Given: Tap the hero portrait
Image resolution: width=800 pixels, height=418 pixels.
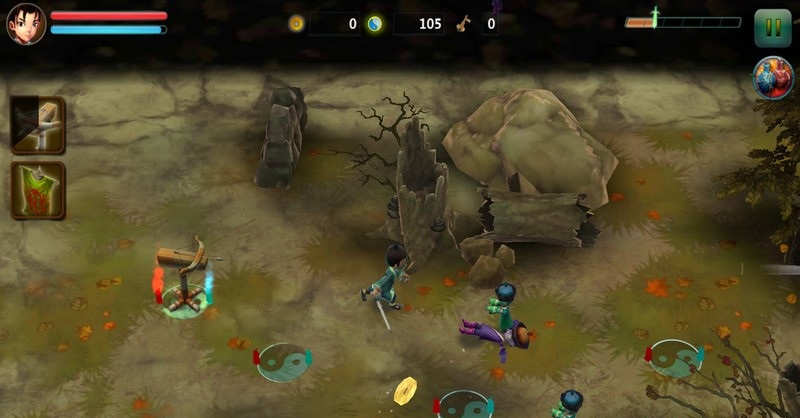Looking at the screenshot, I should (26, 25).
